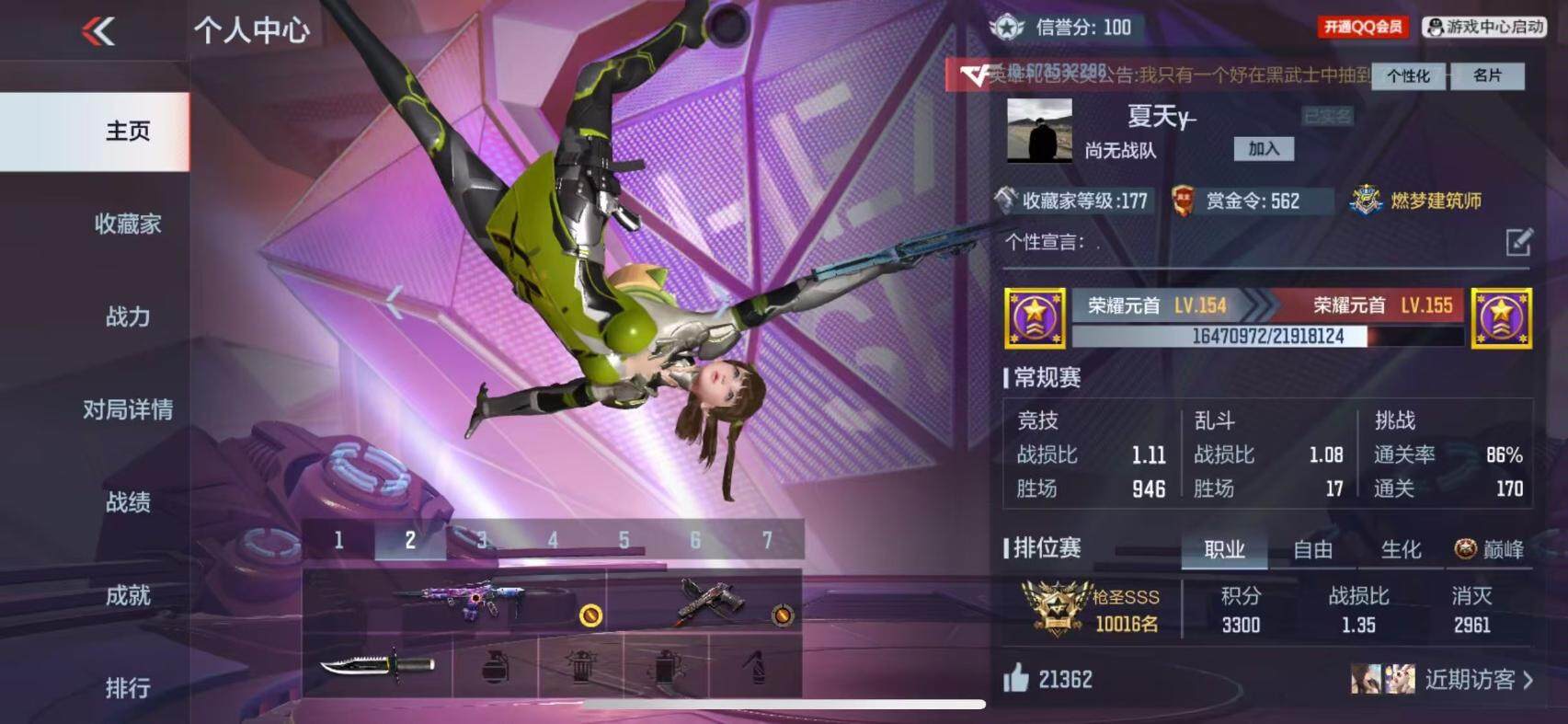Open the 成就 achievements tab

tap(127, 595)
